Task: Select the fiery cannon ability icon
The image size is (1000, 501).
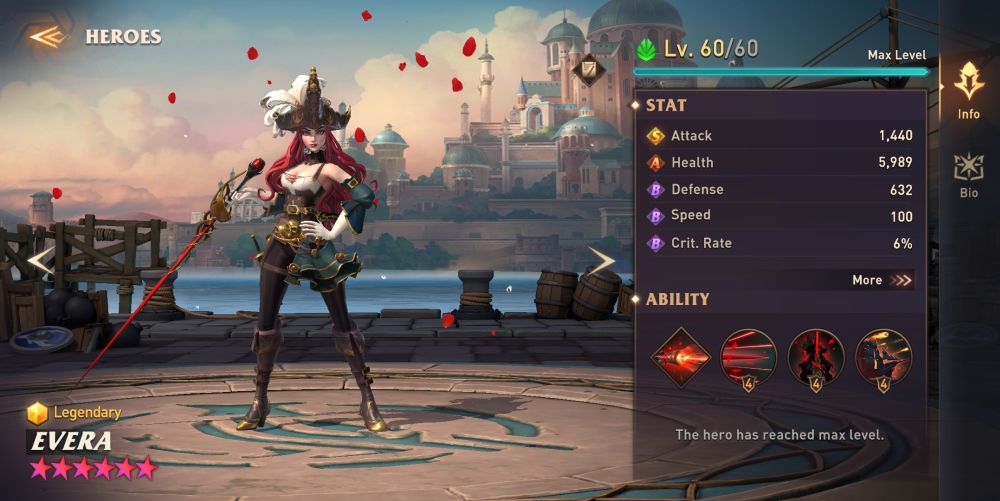Action: click(x=883, y=357)
